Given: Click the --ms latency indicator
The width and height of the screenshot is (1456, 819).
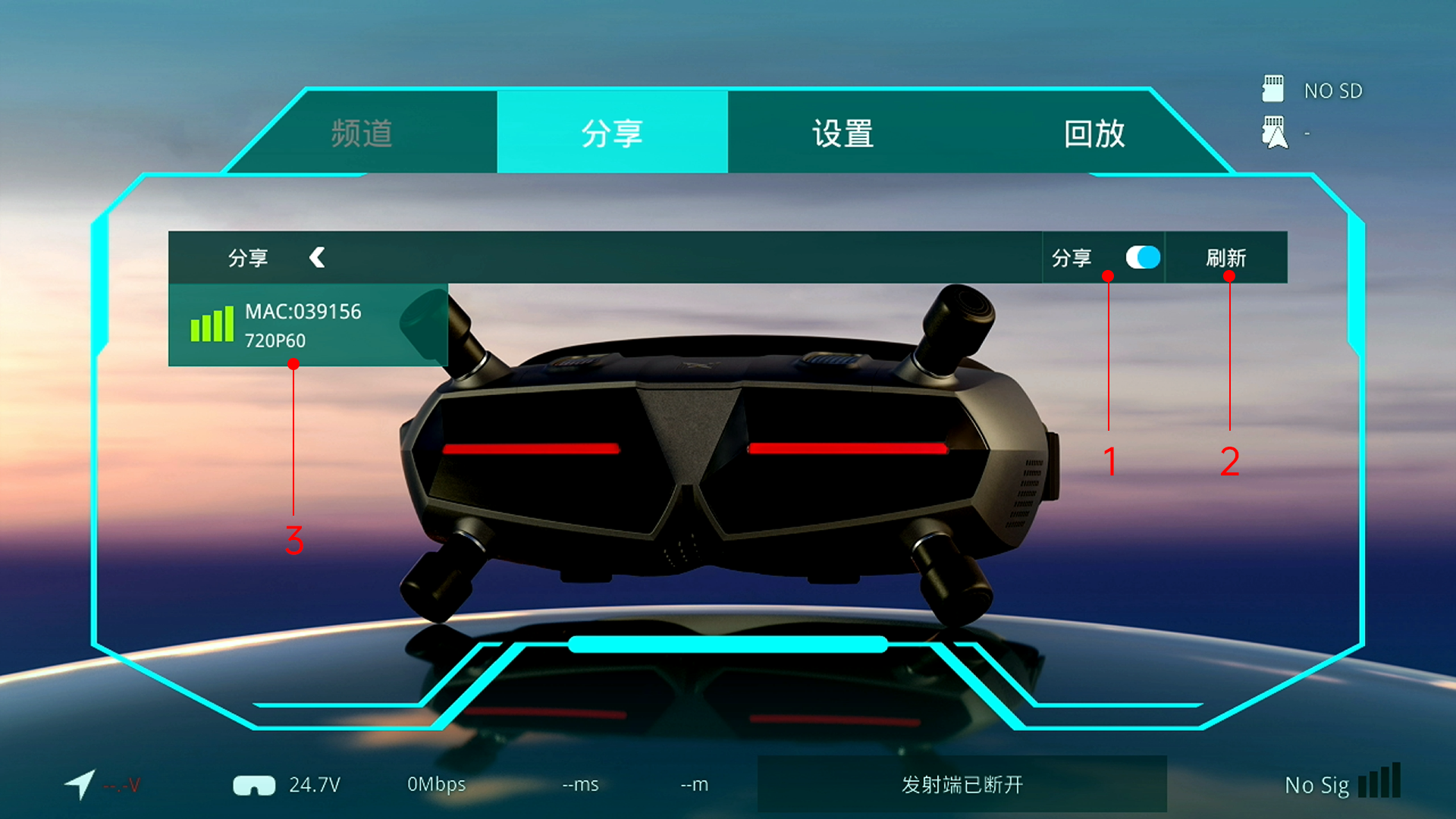Looking at the screenshot, I should point(580,785).
